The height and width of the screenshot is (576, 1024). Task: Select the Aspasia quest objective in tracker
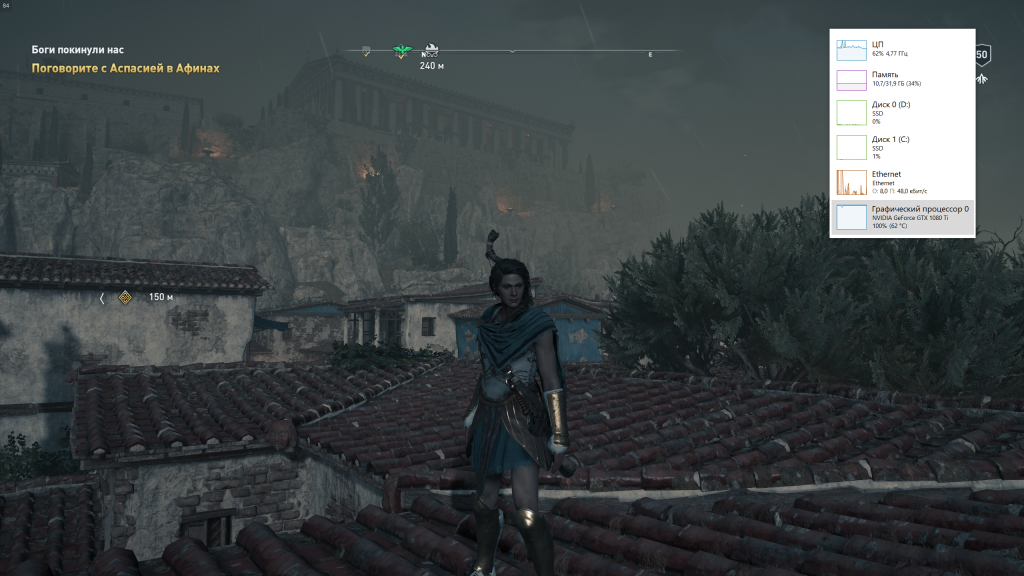coord(125,68)
